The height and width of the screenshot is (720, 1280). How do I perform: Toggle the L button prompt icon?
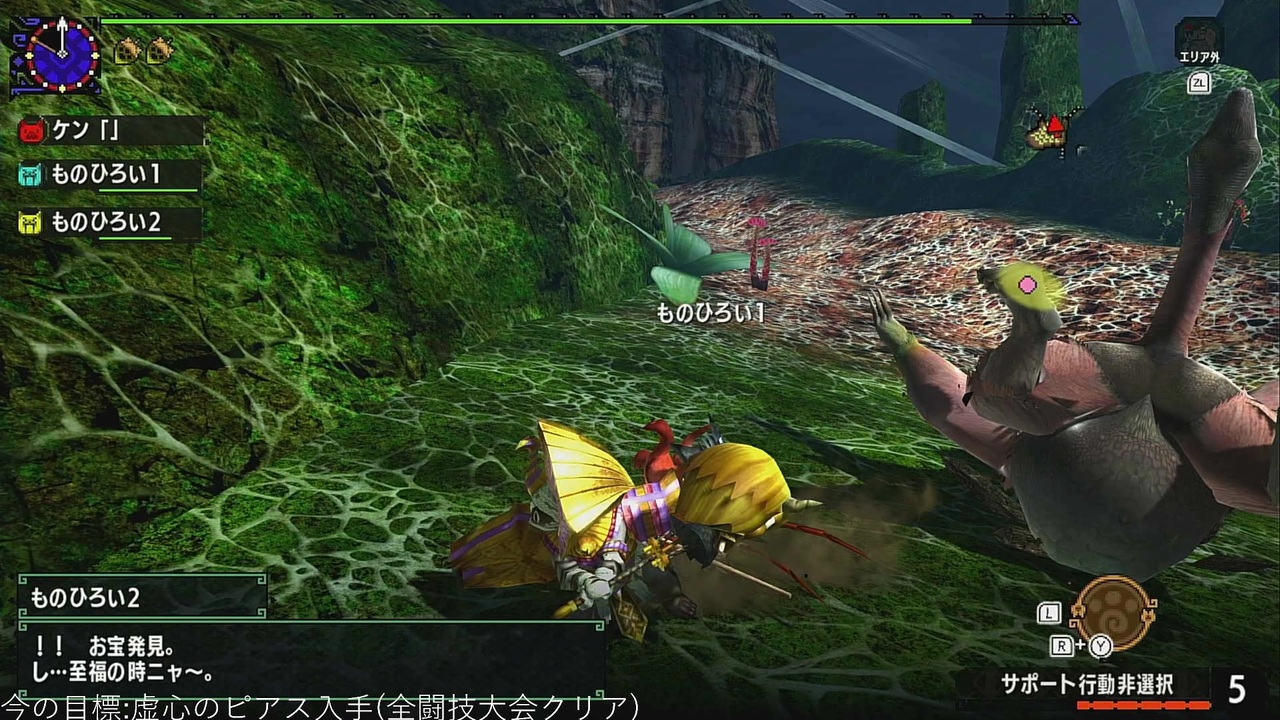click(x=1049, y=614)
